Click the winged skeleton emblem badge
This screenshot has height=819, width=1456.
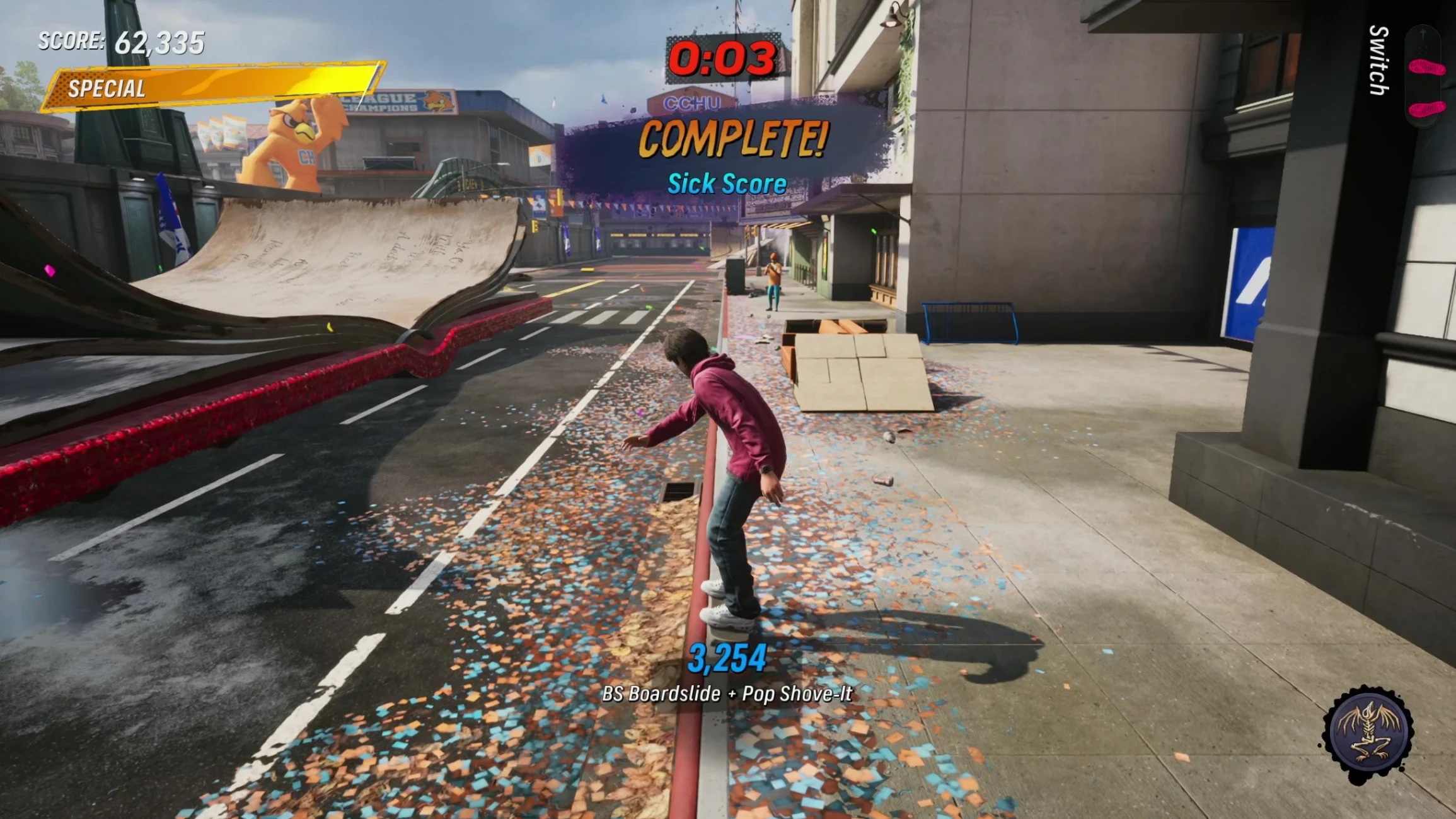click(1368, 733)
